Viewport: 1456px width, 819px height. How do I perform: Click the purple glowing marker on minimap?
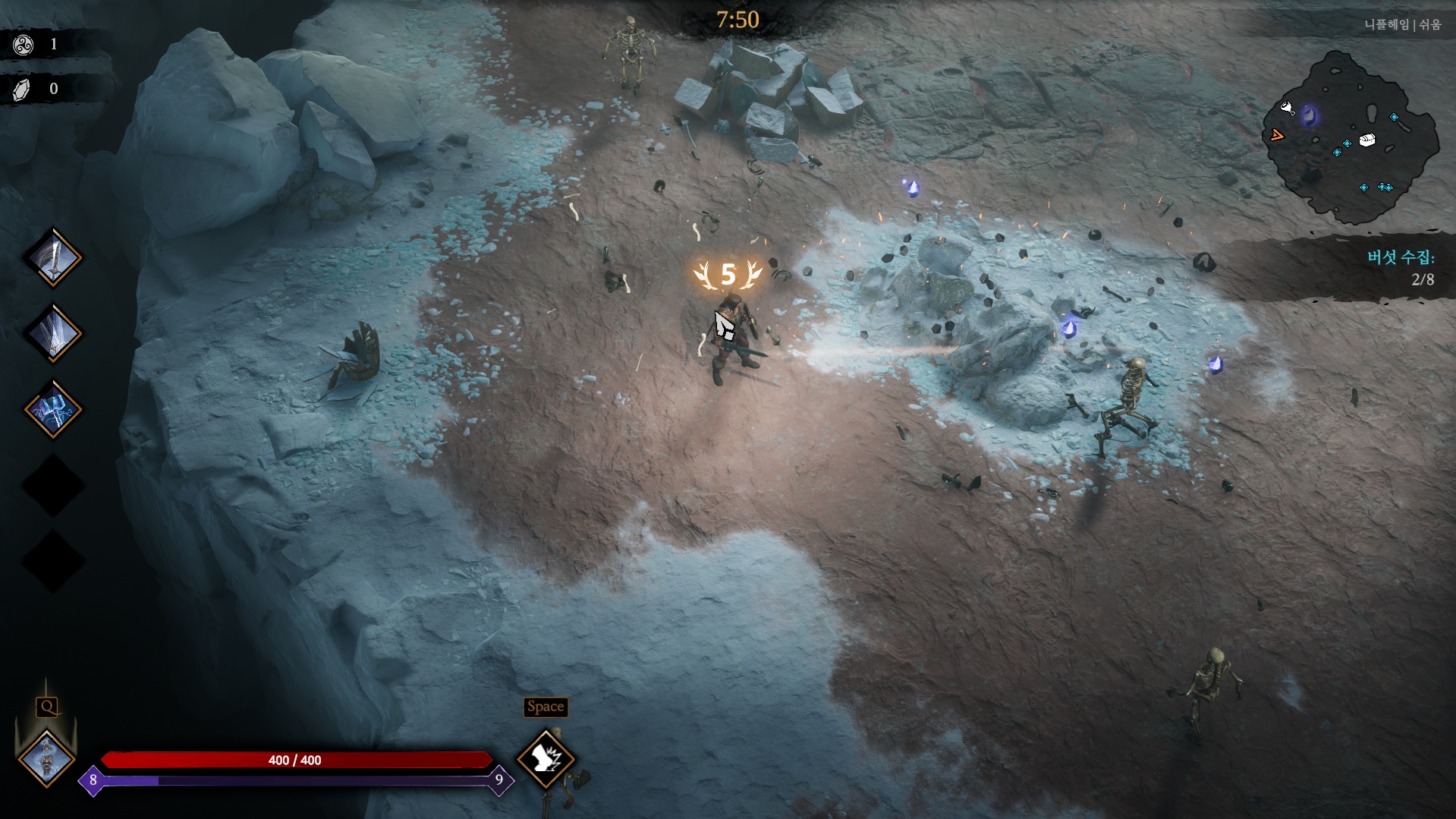click(1309, 116)
